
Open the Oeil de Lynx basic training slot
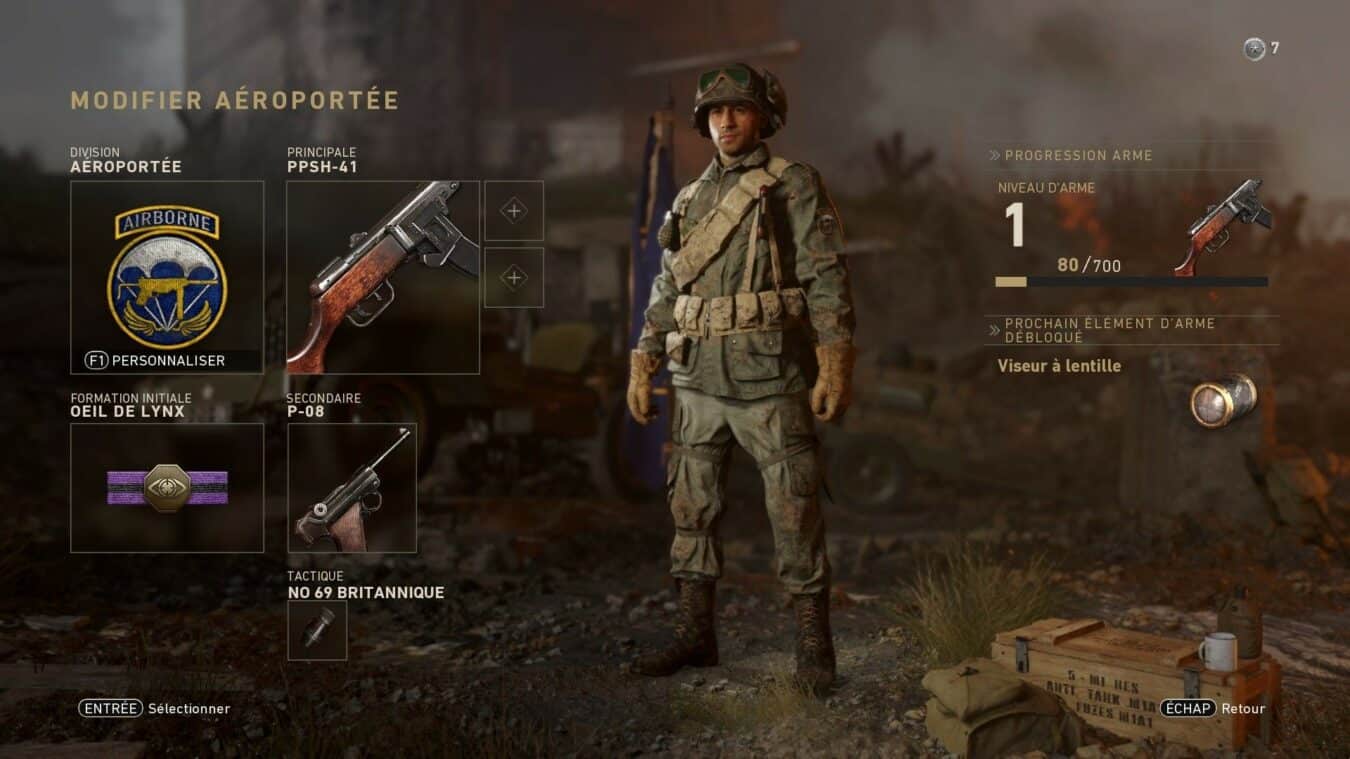tap(167, 488)
